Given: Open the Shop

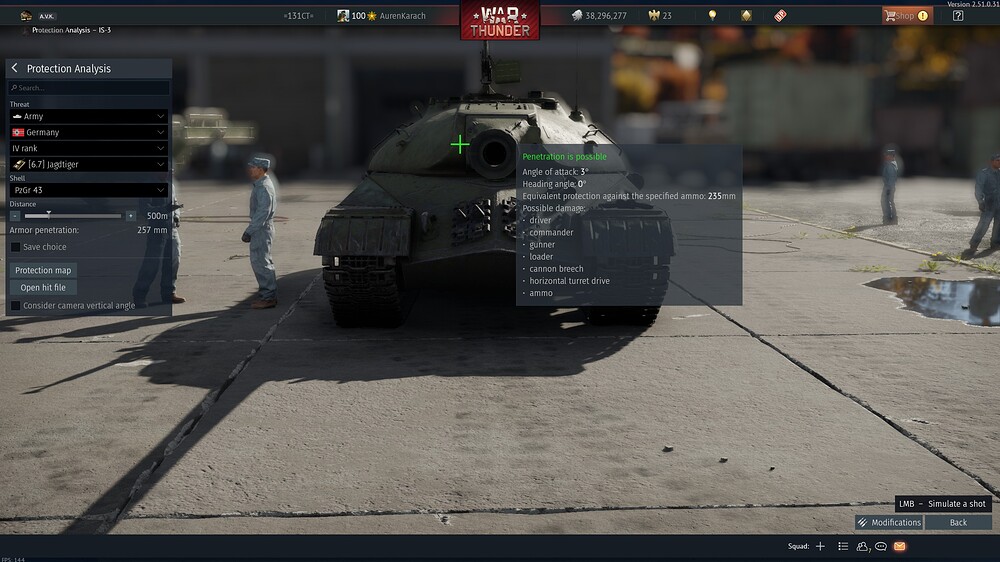Looking at the screenshot, I should 905,16.
